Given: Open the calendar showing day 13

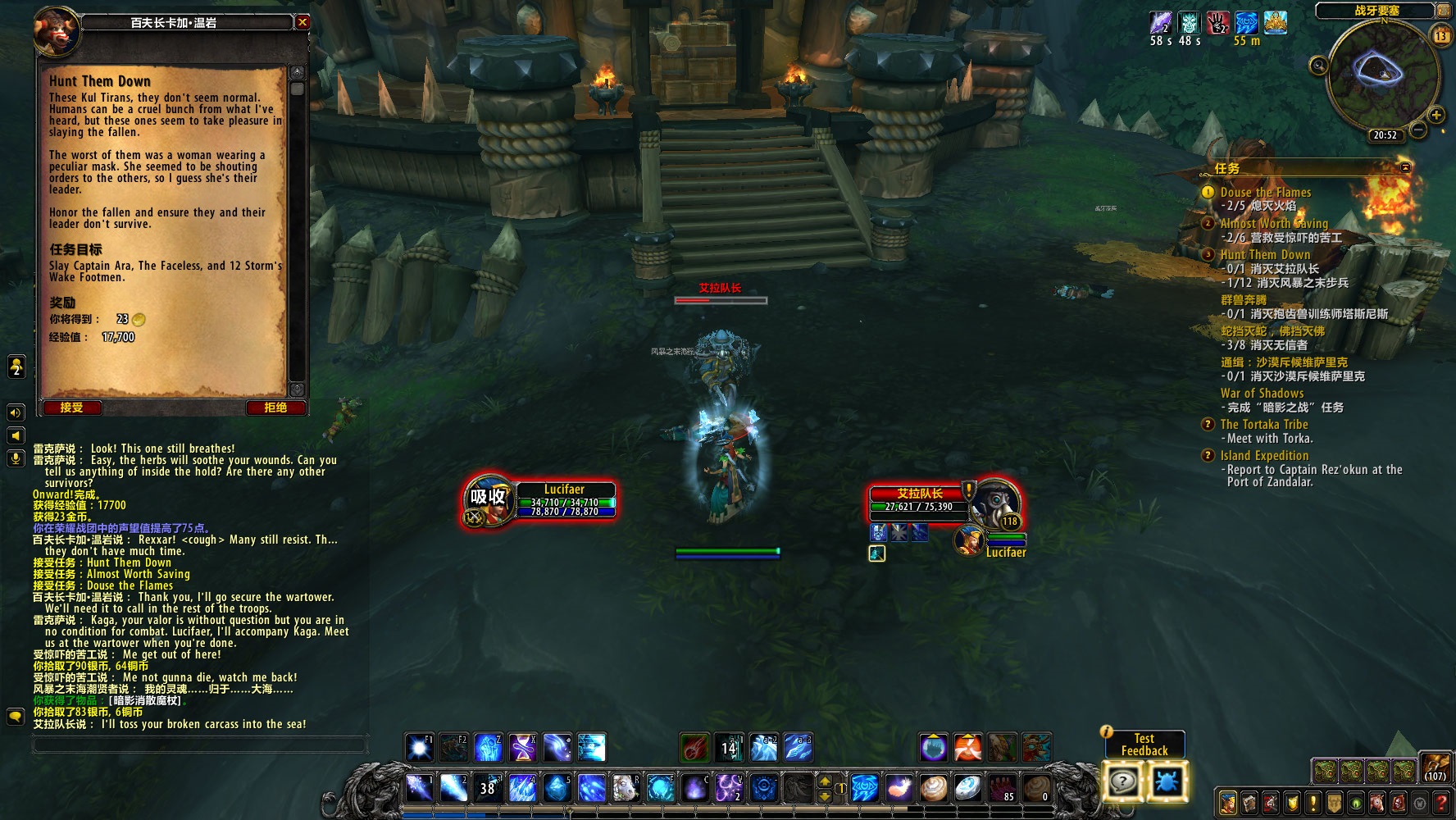Looking at the screenshot, I should click(x=1440, y=35).
